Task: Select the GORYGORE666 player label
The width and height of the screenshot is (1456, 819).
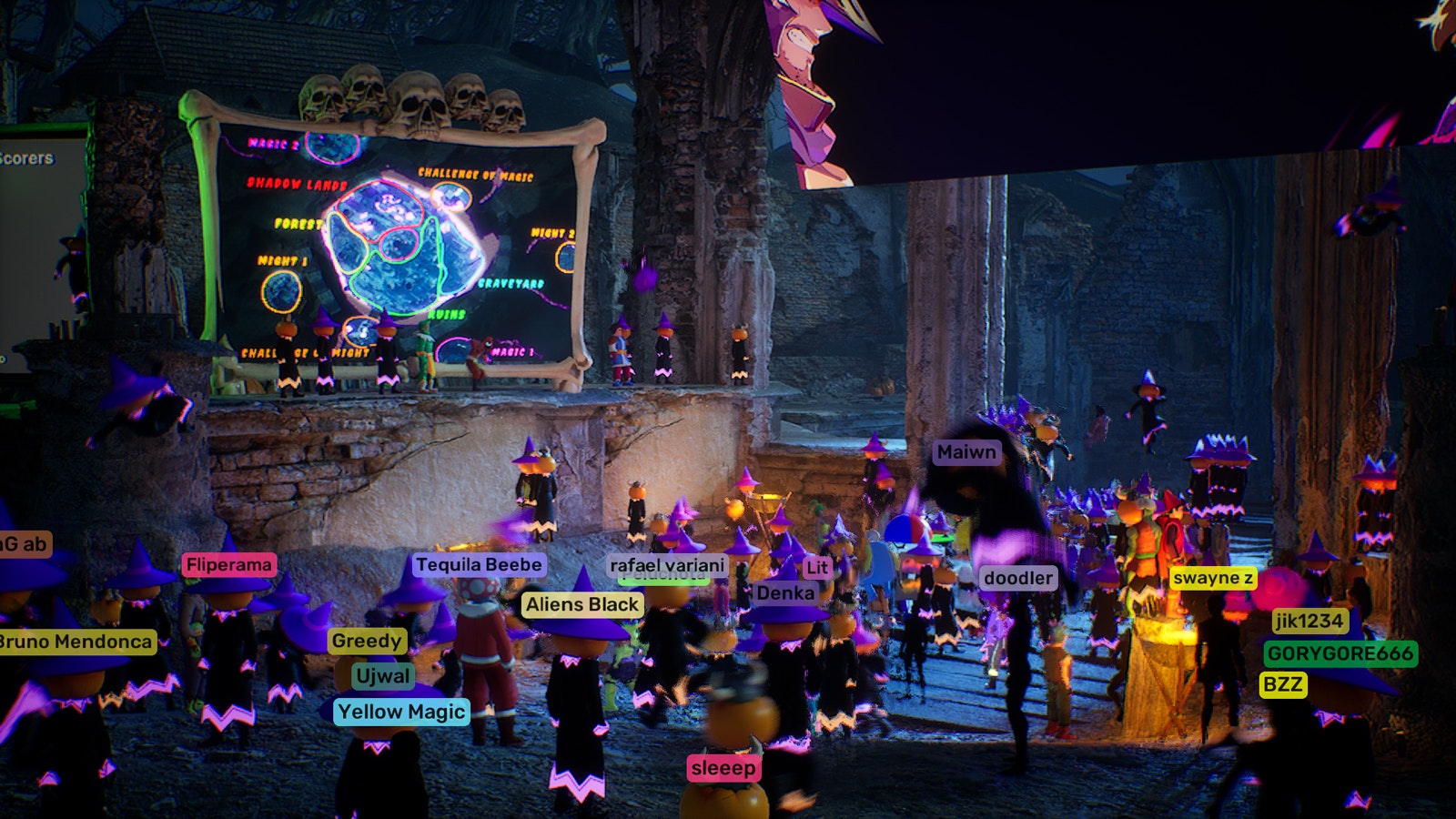Action: (1340, 653)
